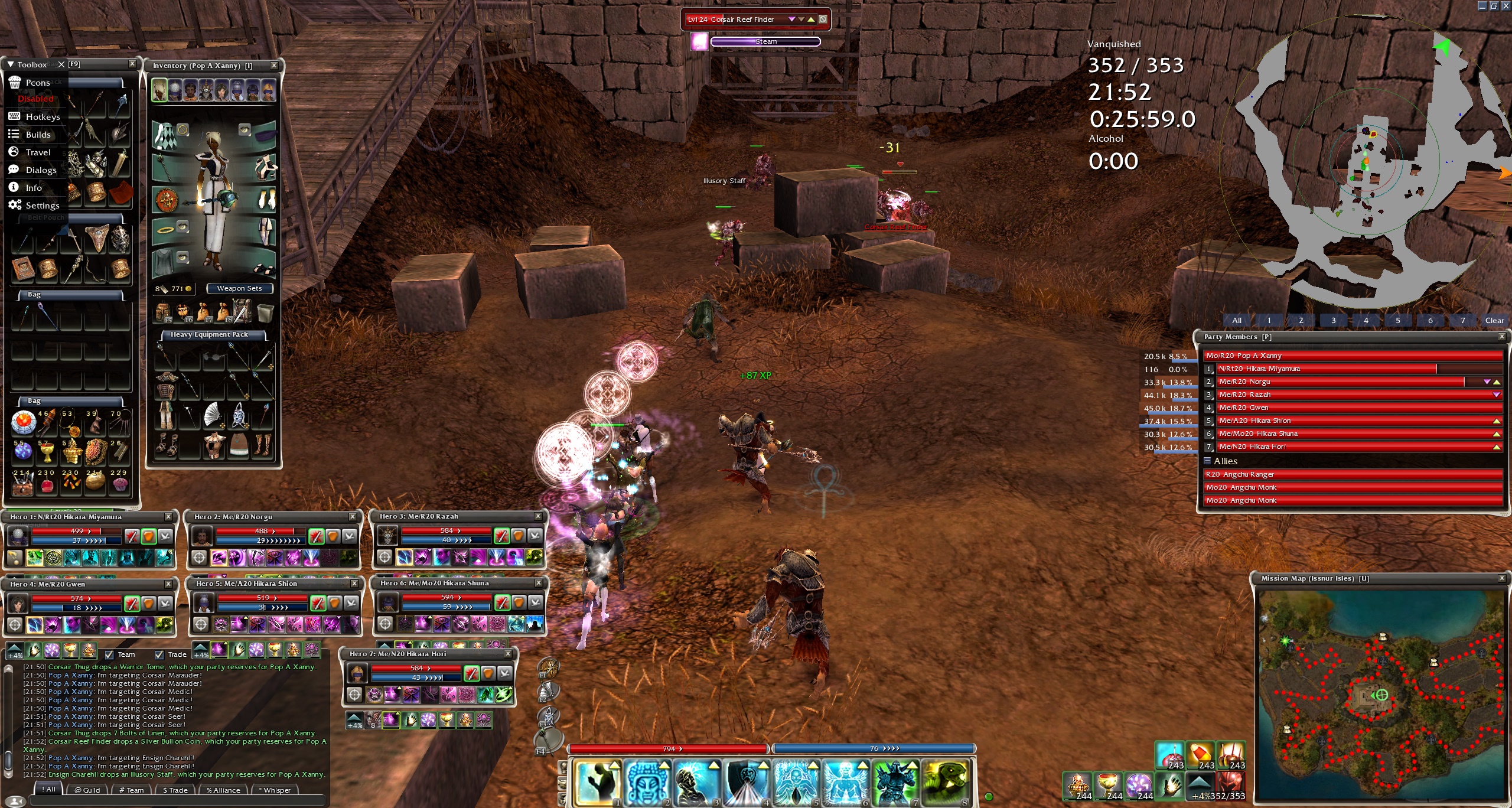Open Toolbox Travel panel
Screen dimensions: 1512x808
coord(38,152)
